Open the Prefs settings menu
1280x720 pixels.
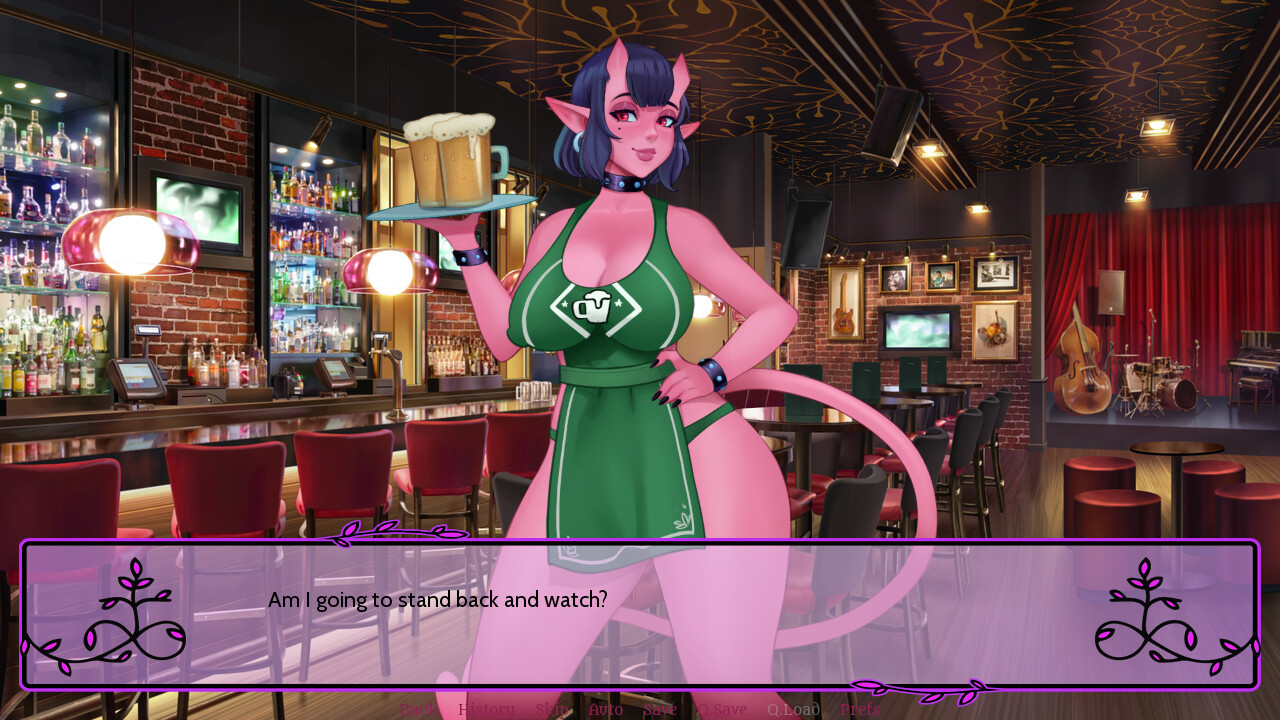[x=861, y=709]
